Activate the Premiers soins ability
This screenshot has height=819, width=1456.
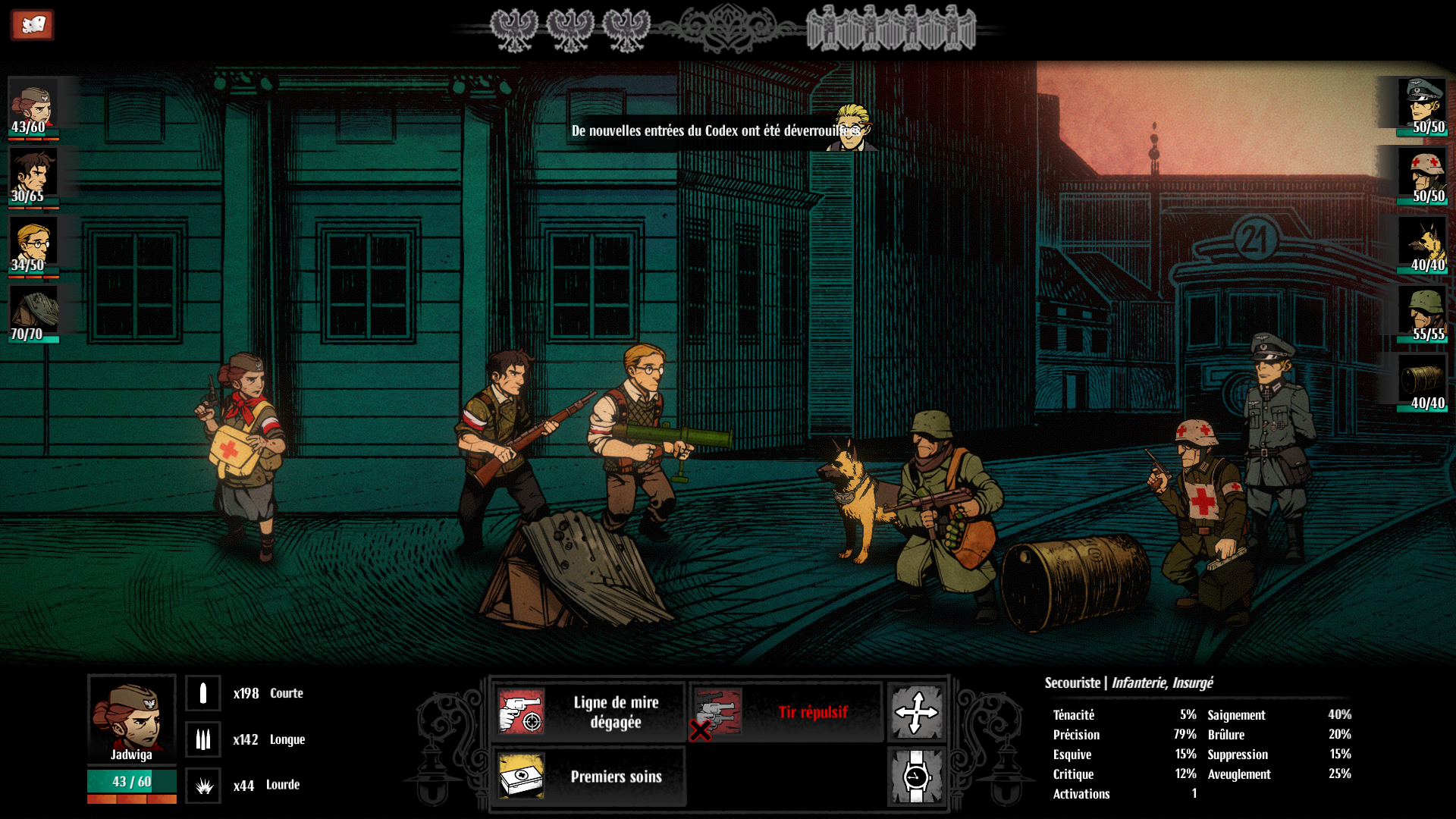589,777
